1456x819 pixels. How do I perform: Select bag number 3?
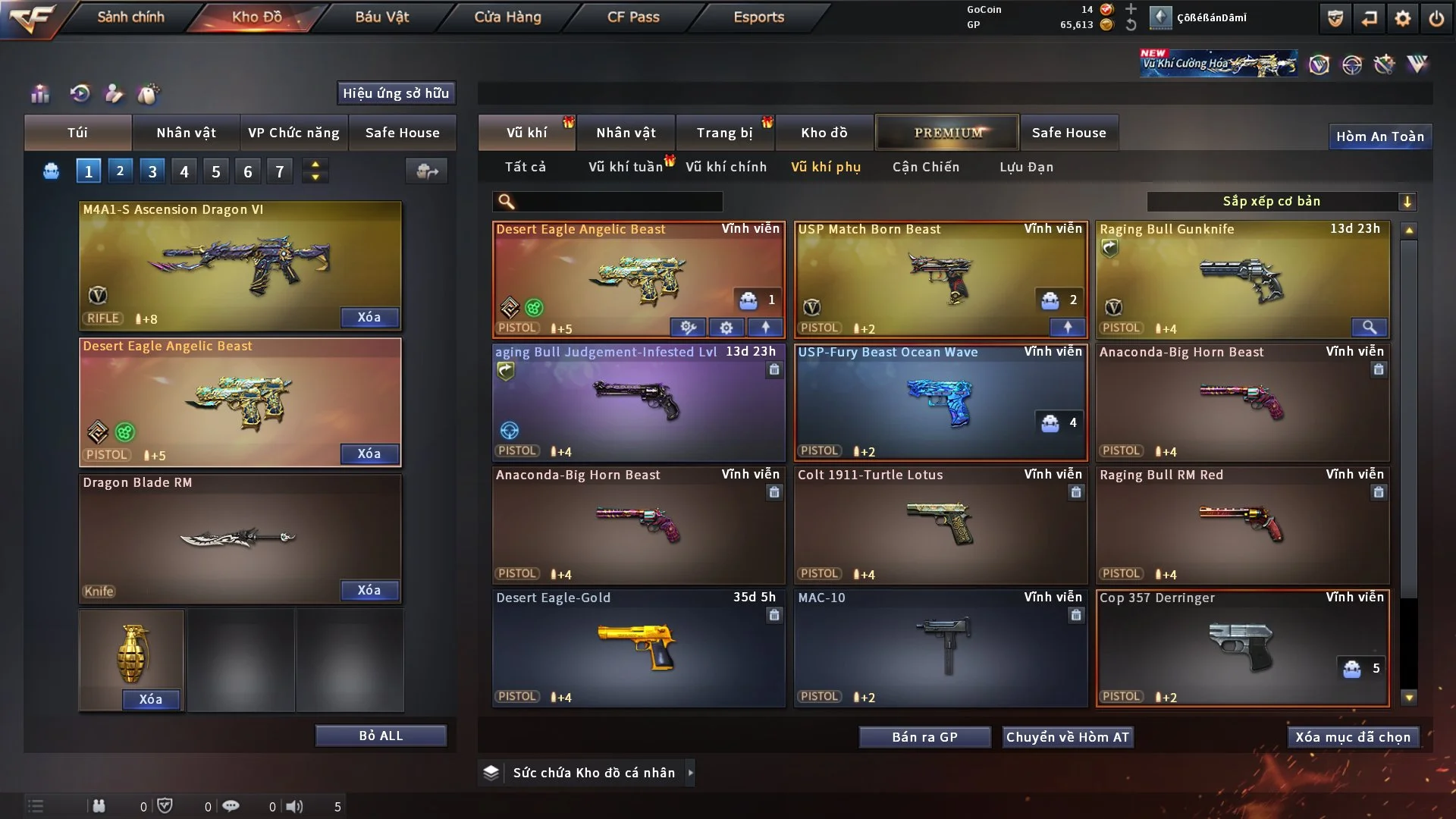[152, 171]
